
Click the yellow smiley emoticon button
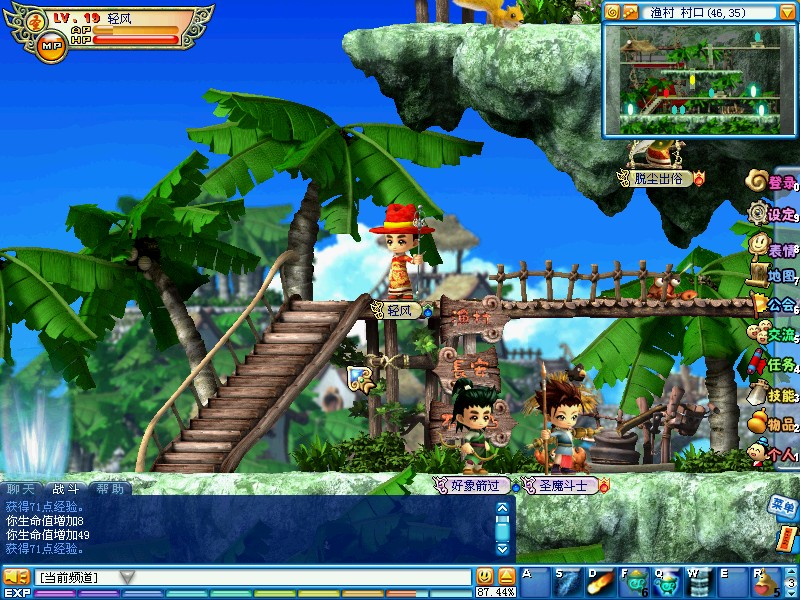pos(485,576)
